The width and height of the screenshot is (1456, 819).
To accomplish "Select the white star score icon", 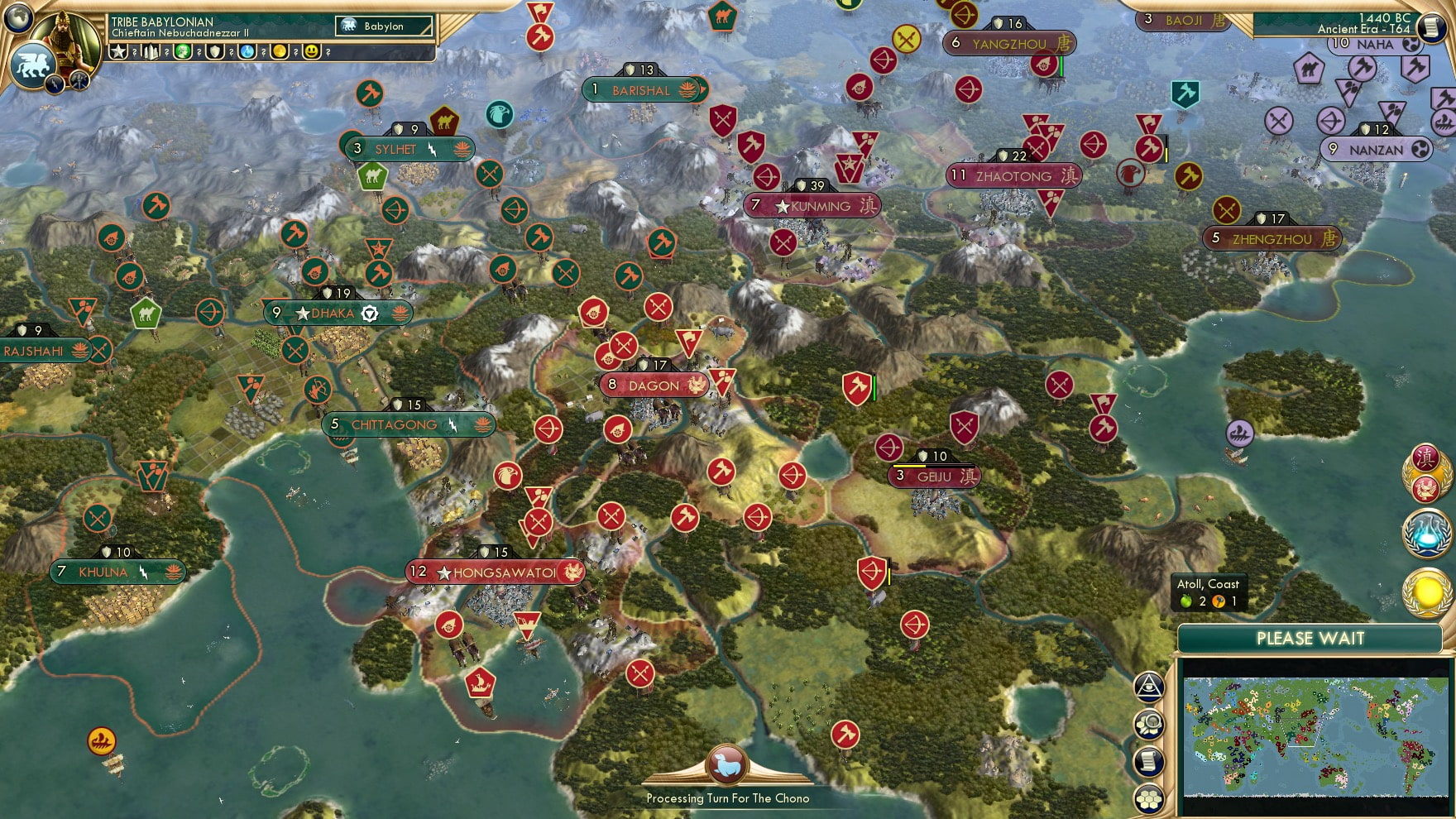I will (x=118, y=51).
